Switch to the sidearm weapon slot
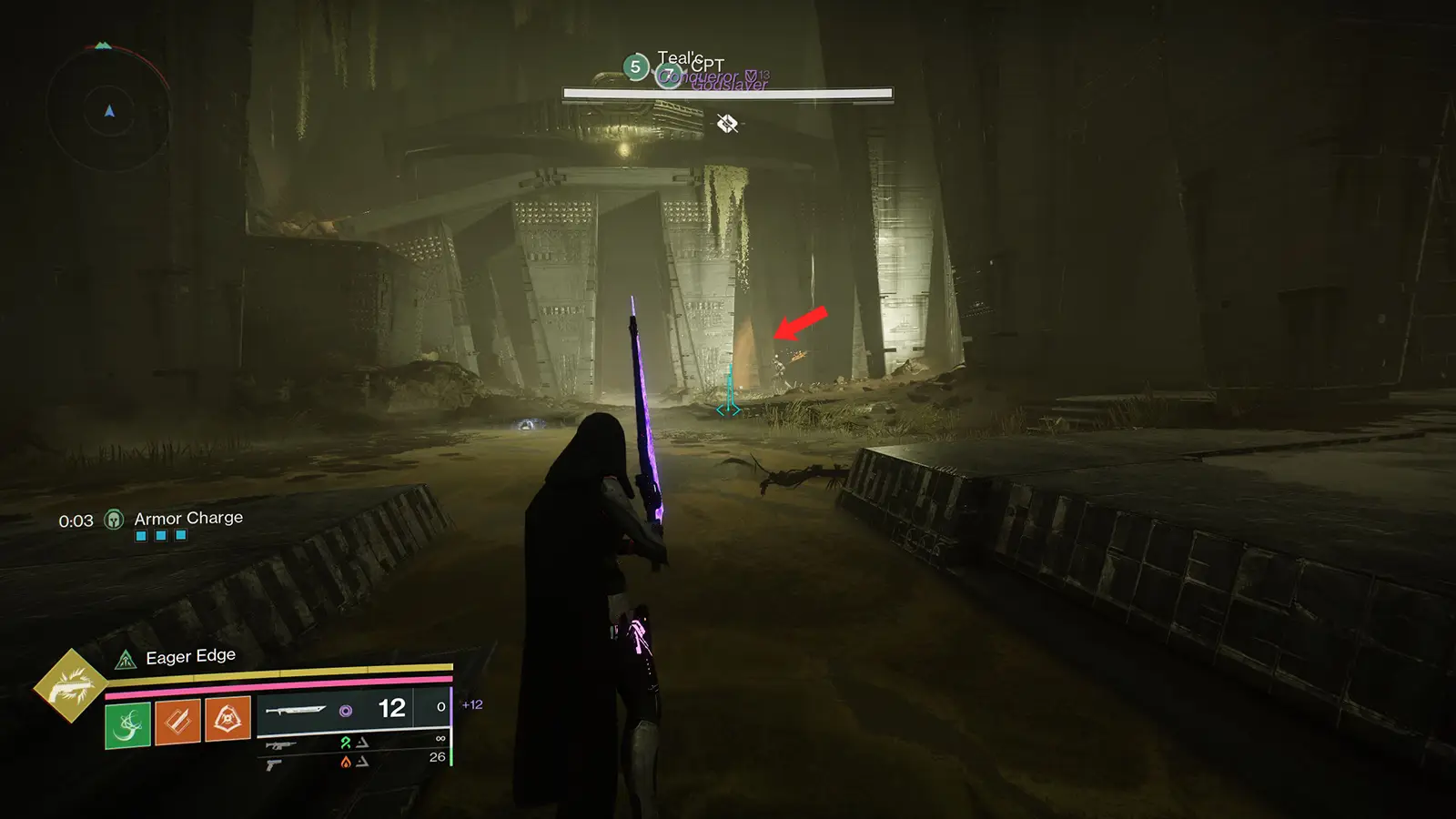Screen dimensions: 1456x819 click(x=273, y=765)
